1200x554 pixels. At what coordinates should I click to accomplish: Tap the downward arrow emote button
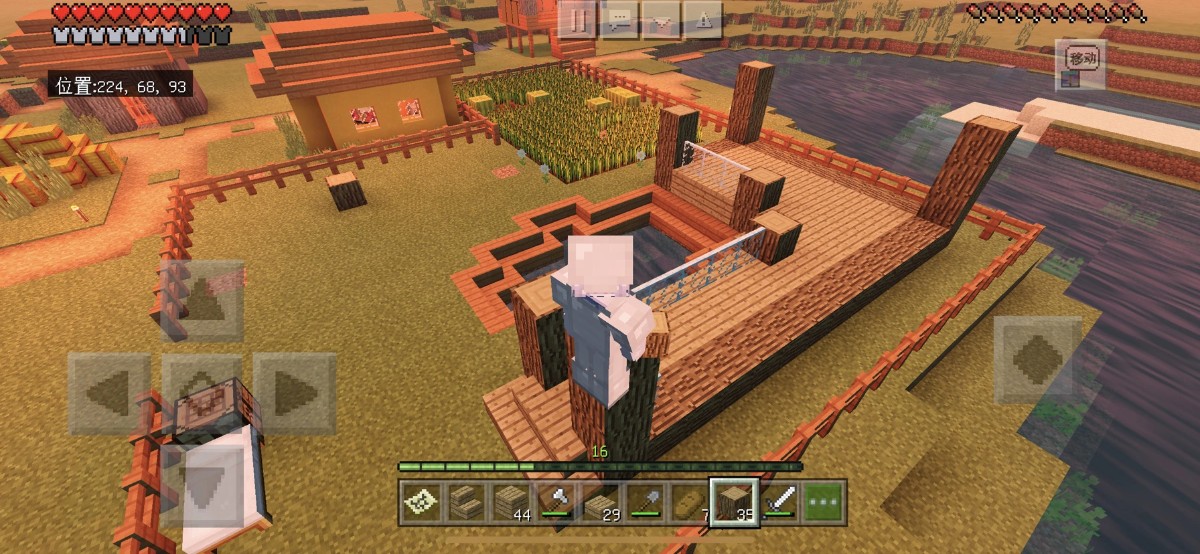pyautogui.click(x=661, y=20)
